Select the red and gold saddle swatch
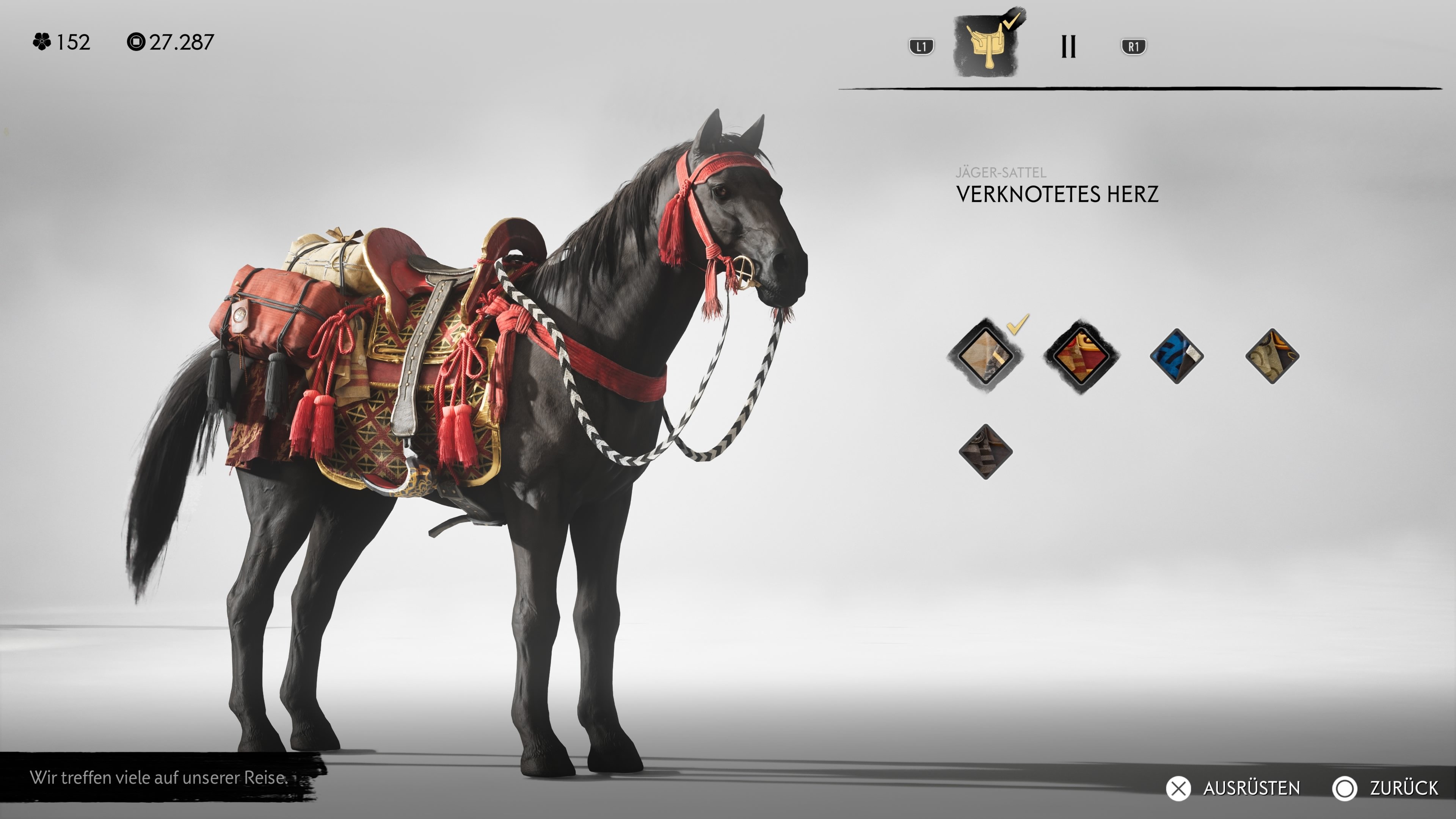 1081,356
